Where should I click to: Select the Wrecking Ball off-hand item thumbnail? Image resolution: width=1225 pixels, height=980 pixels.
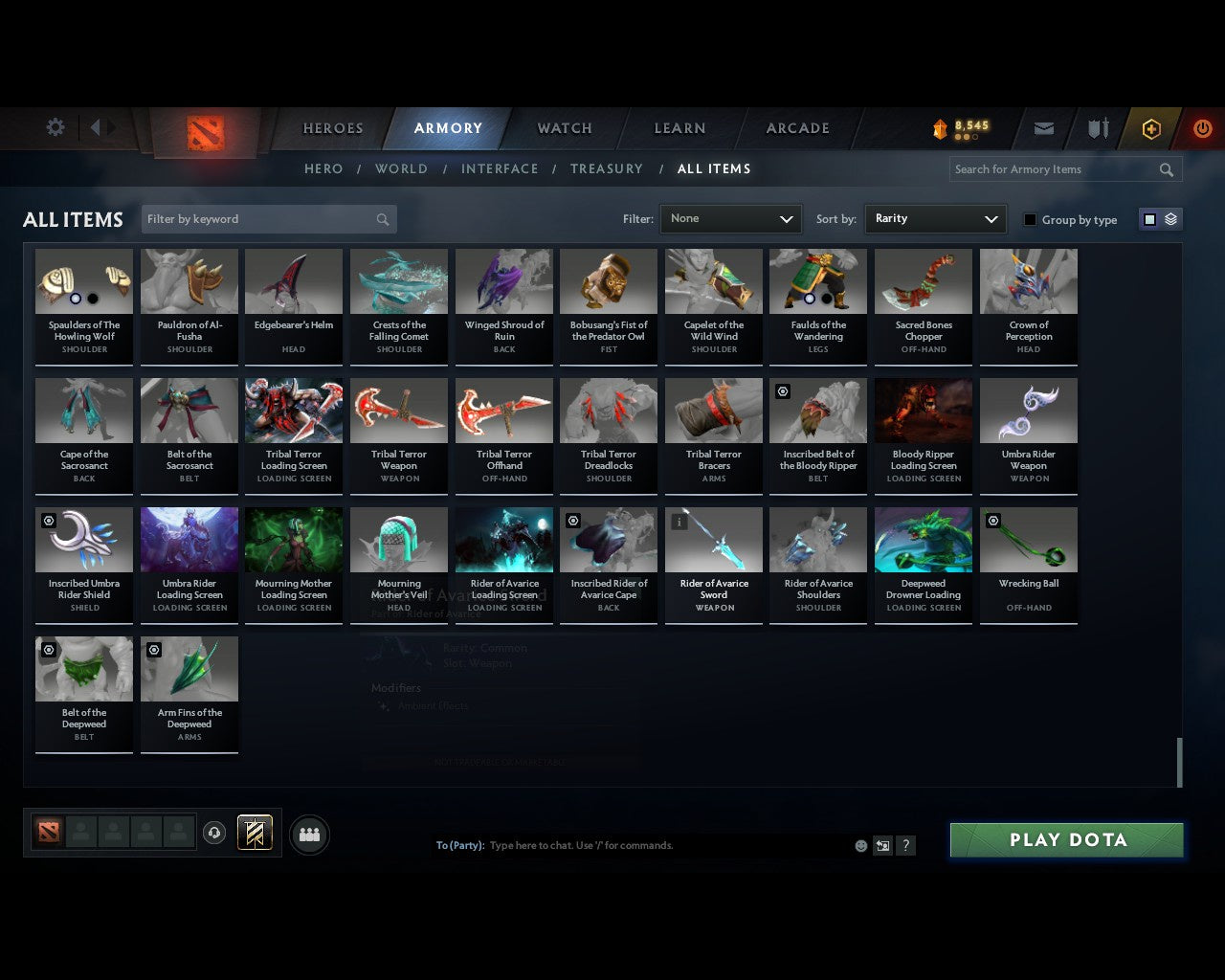[x=1028, y=539]
